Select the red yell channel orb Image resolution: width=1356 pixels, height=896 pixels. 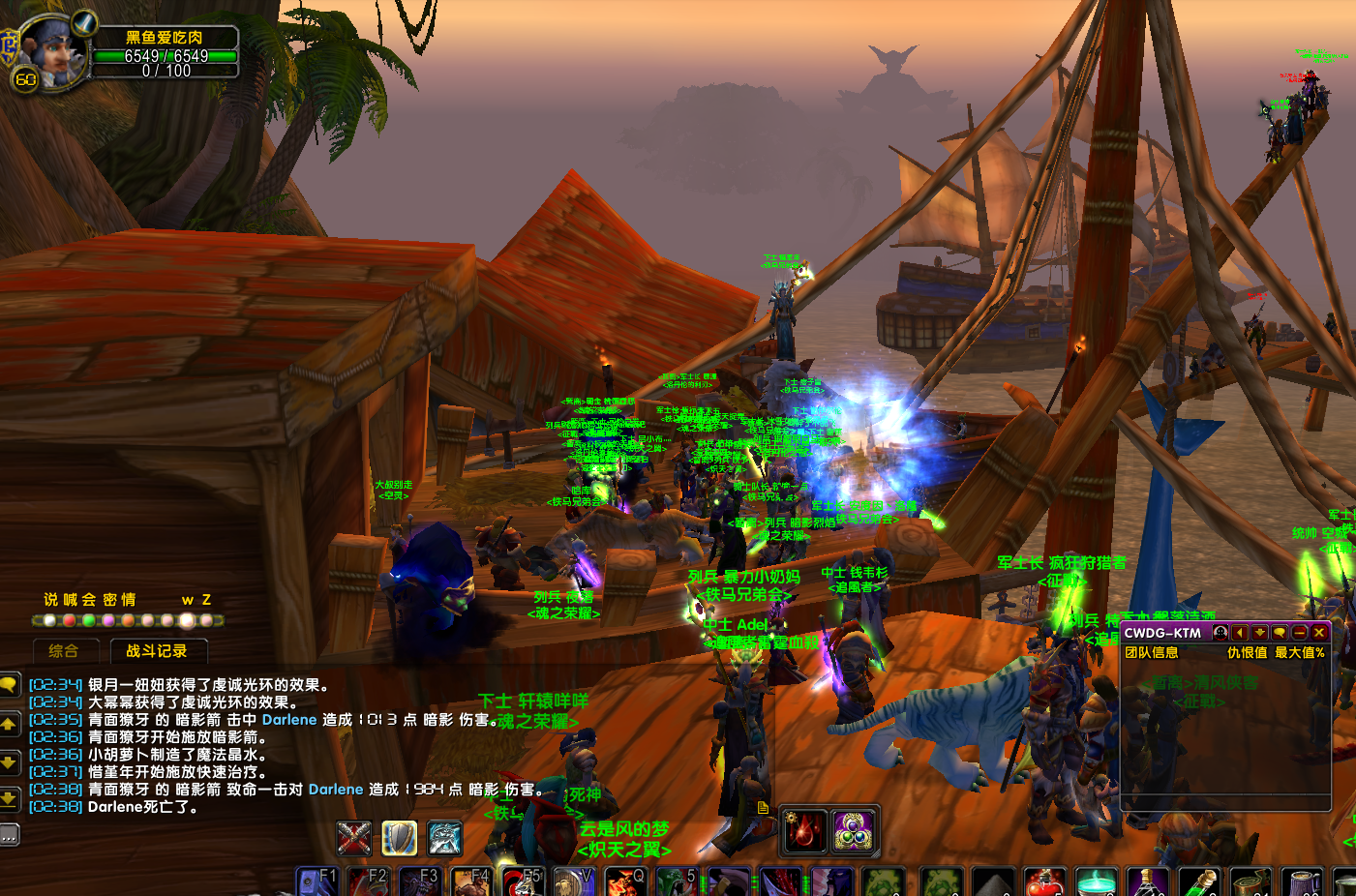(69, 620)
